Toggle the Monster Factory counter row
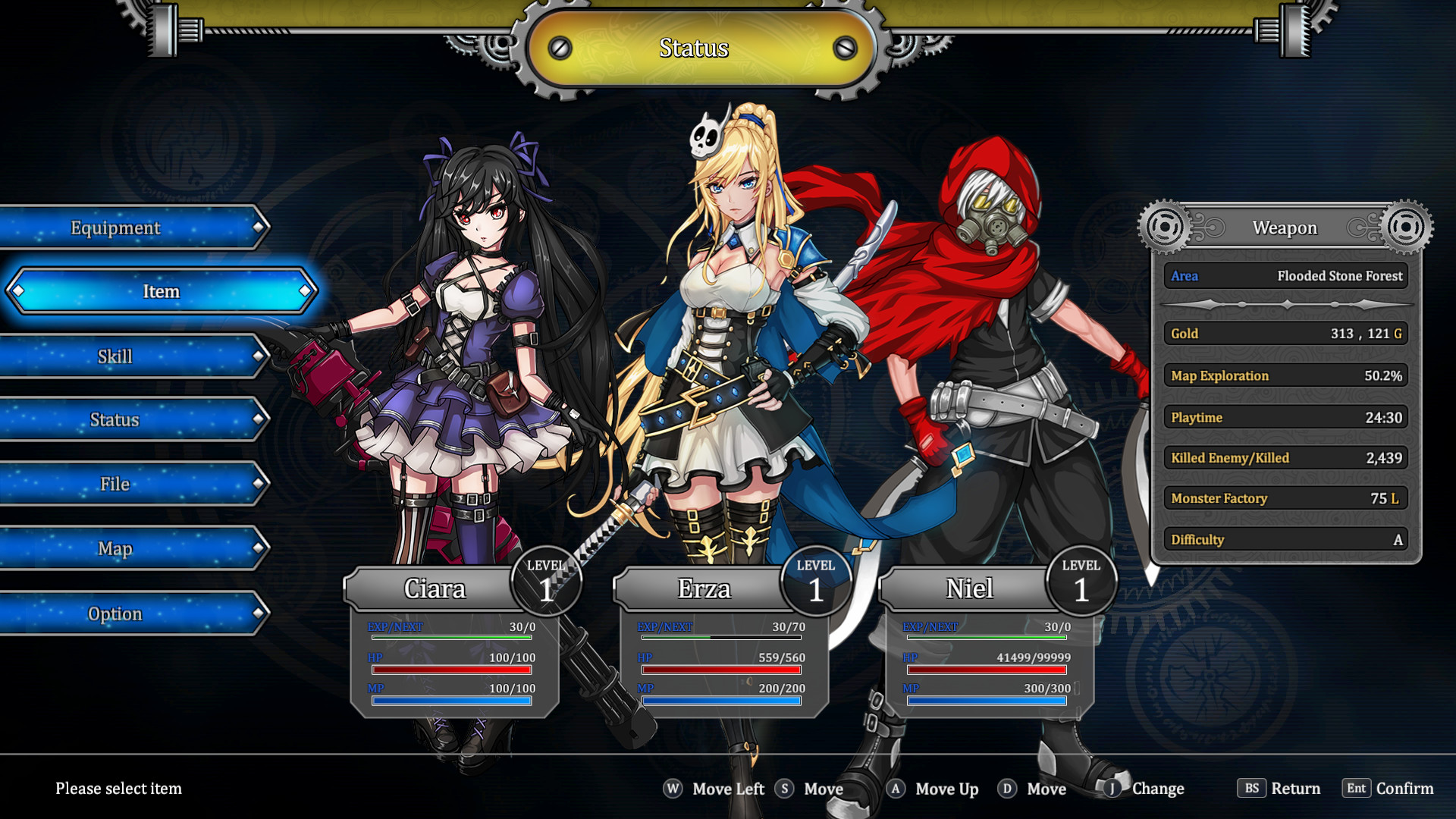This screenshot has height=819, width=1456. pyautogui.click(x=1285, y=498)
